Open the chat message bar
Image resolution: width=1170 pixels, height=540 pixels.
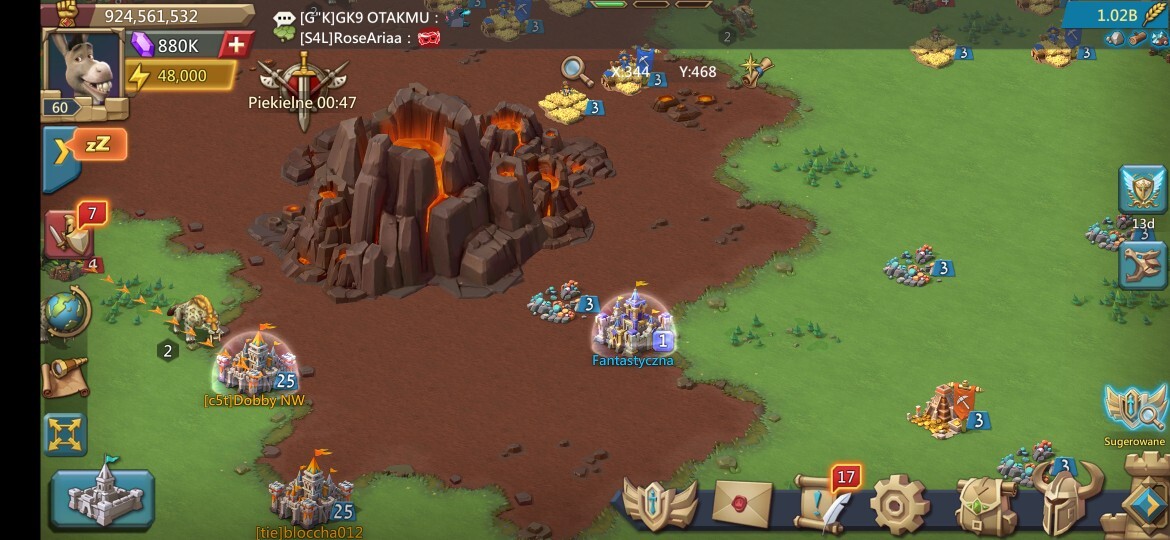[370, 27]
